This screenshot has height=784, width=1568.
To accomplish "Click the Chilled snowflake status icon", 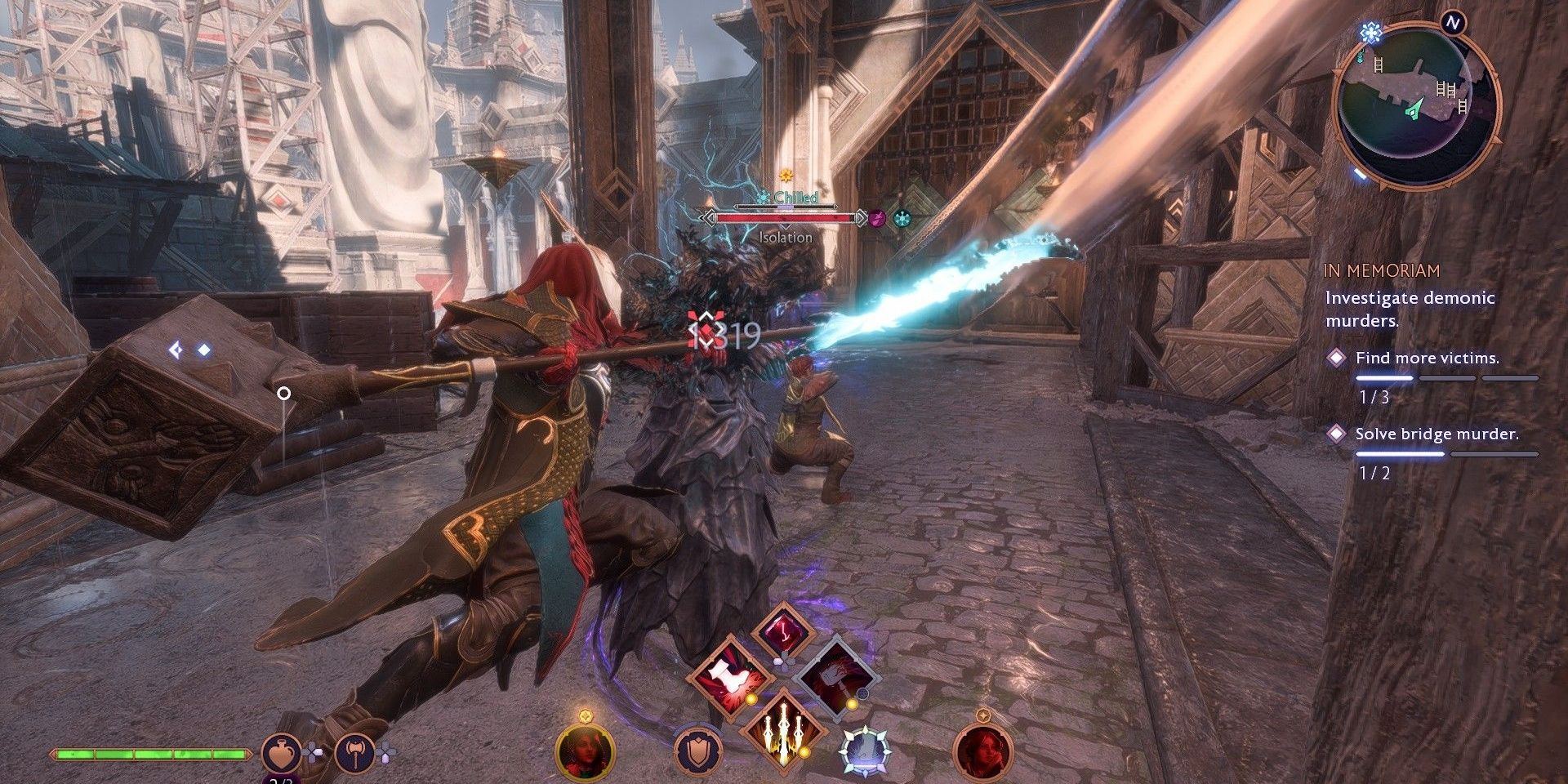I will click(x=765, y=198).
